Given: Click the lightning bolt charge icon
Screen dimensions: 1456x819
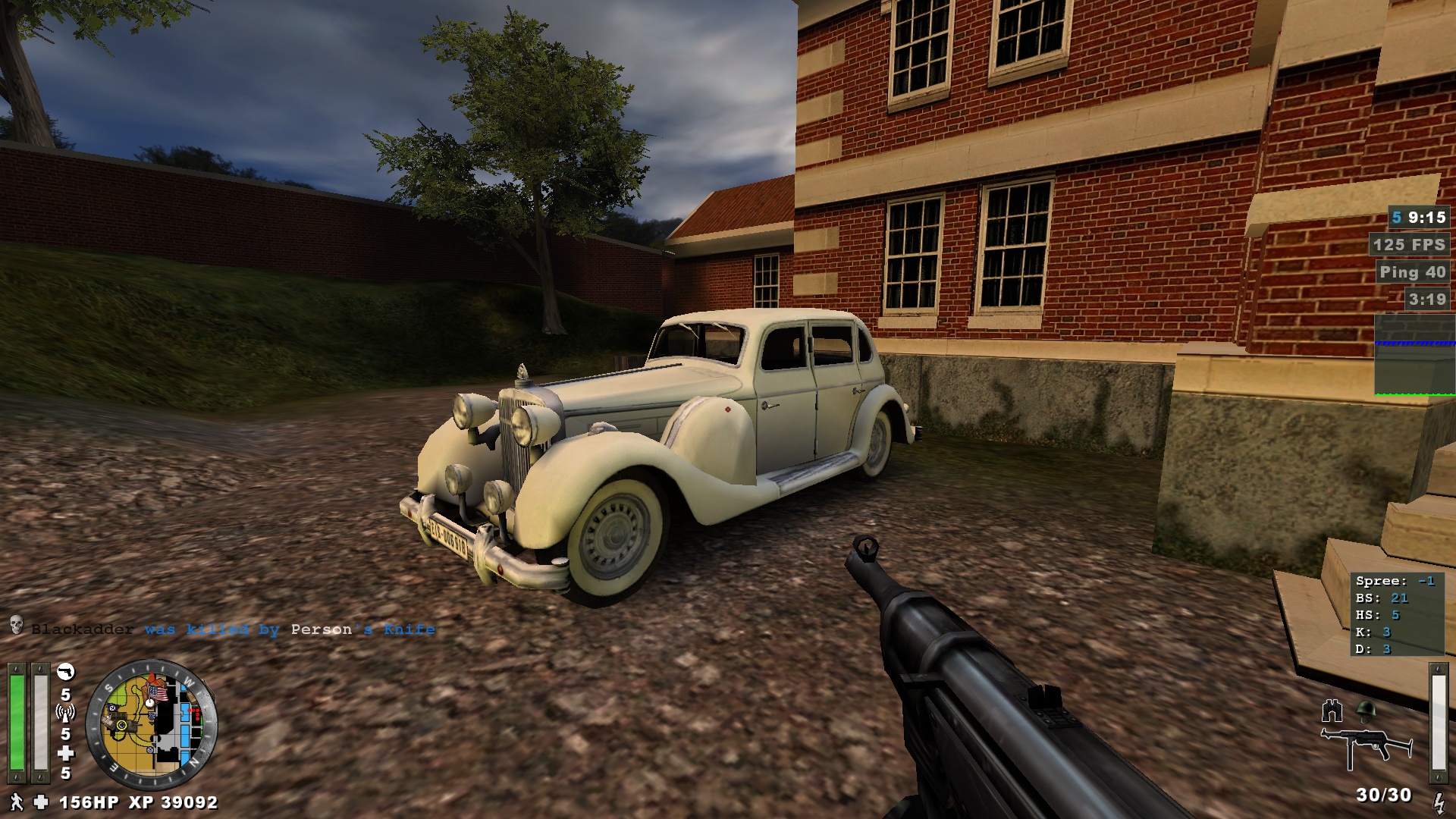Looking at the screenshot, I should (x=1439, y=802).
